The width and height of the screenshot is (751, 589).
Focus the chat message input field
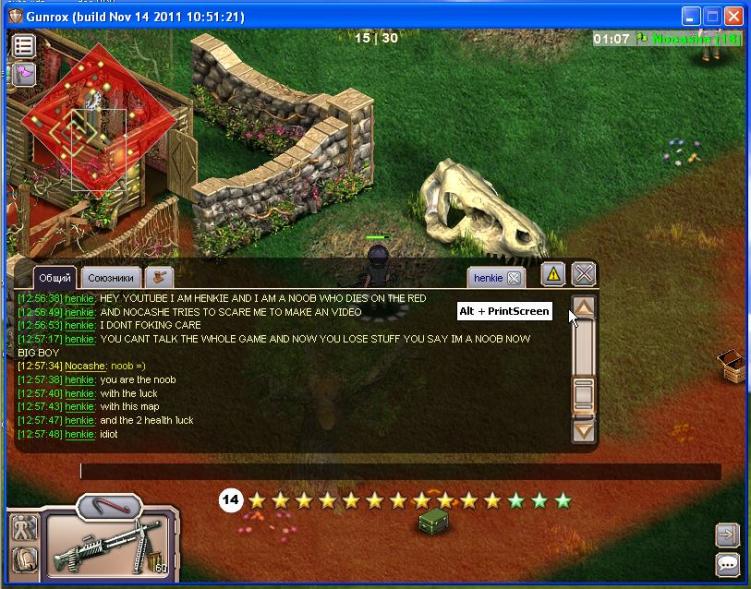[400, 471]
